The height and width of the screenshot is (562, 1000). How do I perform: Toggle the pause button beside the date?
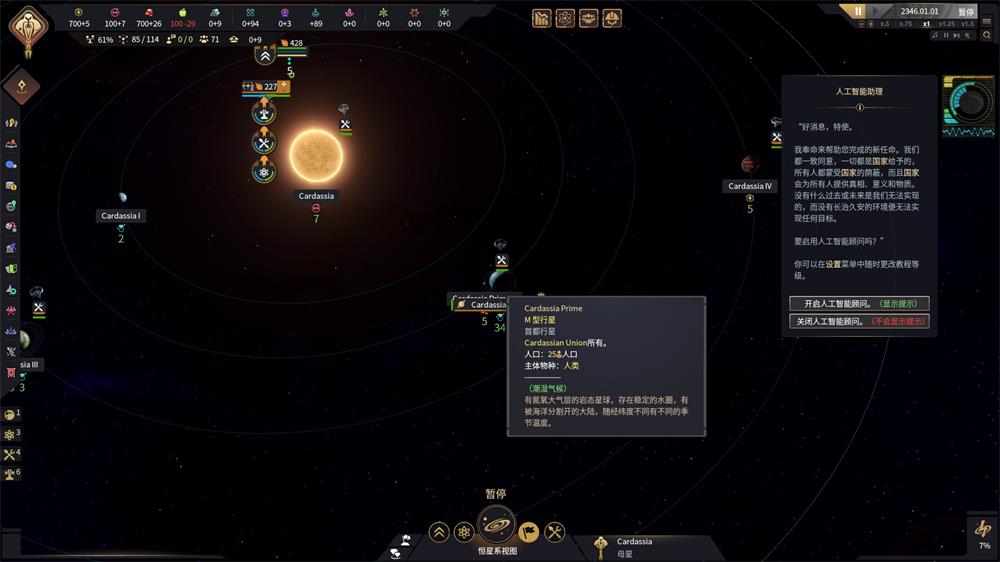click(857, 11)
